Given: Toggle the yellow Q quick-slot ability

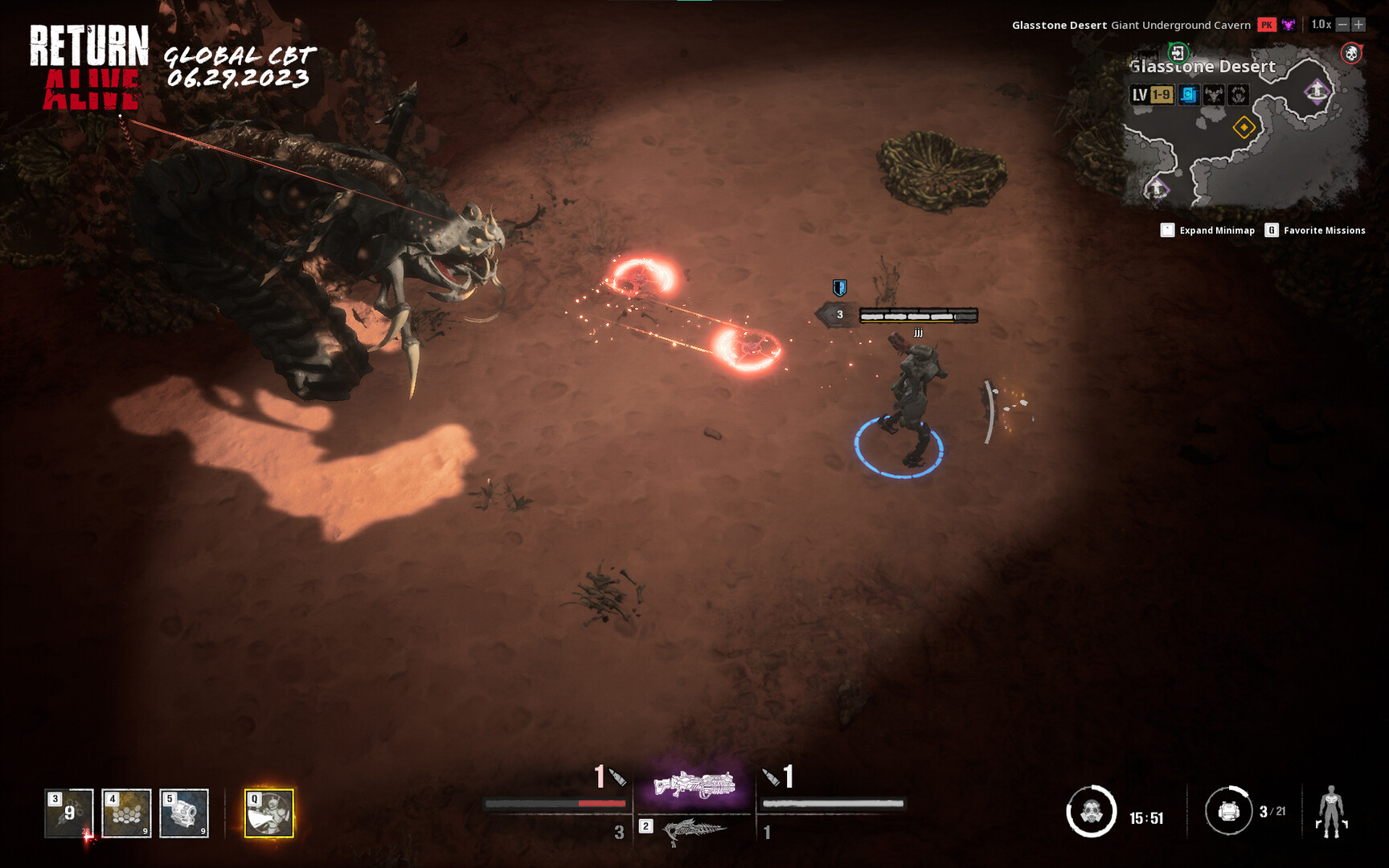Looking at the screenshot, I should [268, 815].
